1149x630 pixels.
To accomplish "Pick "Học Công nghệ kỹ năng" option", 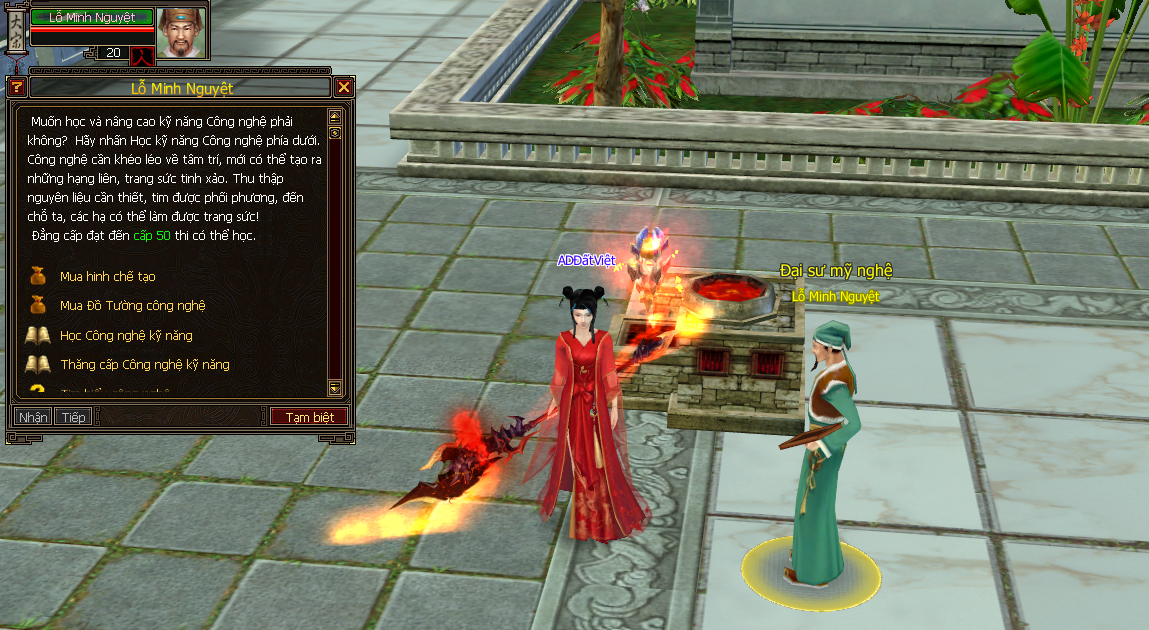I will [126, 335].
